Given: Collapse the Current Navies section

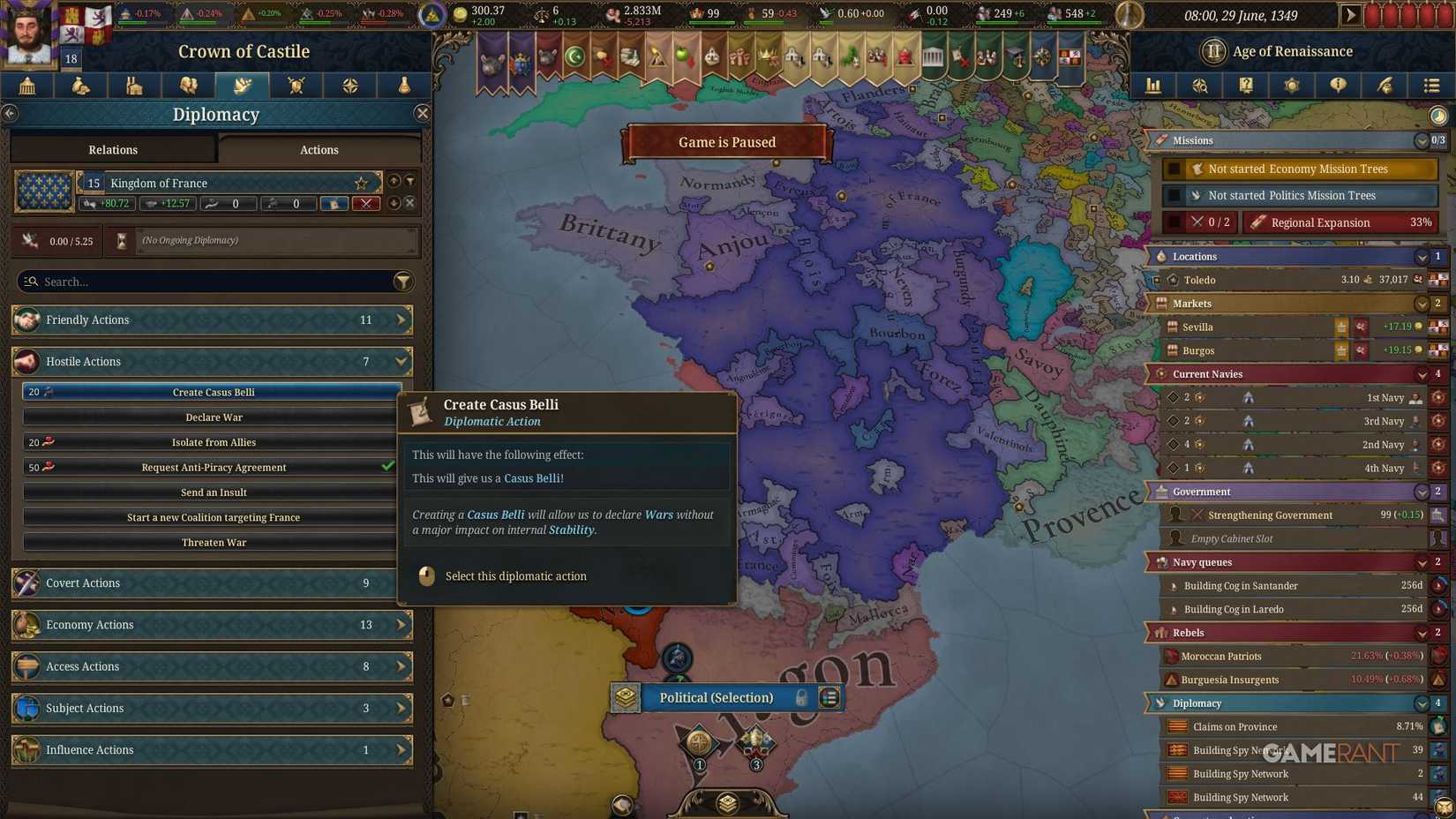Looking at the screenshot, I should click(x=1422, y=373).
